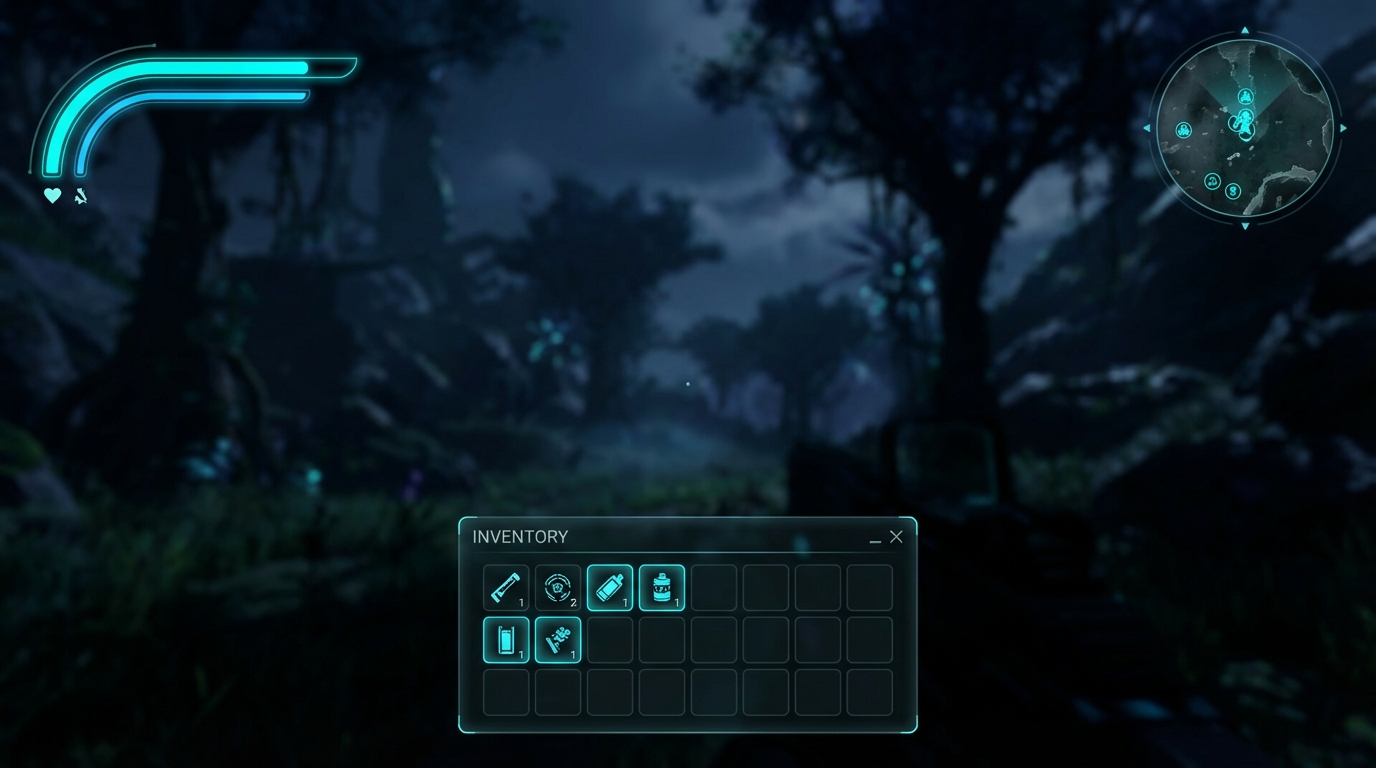Select the tablet device in the second row

[506, 640]
